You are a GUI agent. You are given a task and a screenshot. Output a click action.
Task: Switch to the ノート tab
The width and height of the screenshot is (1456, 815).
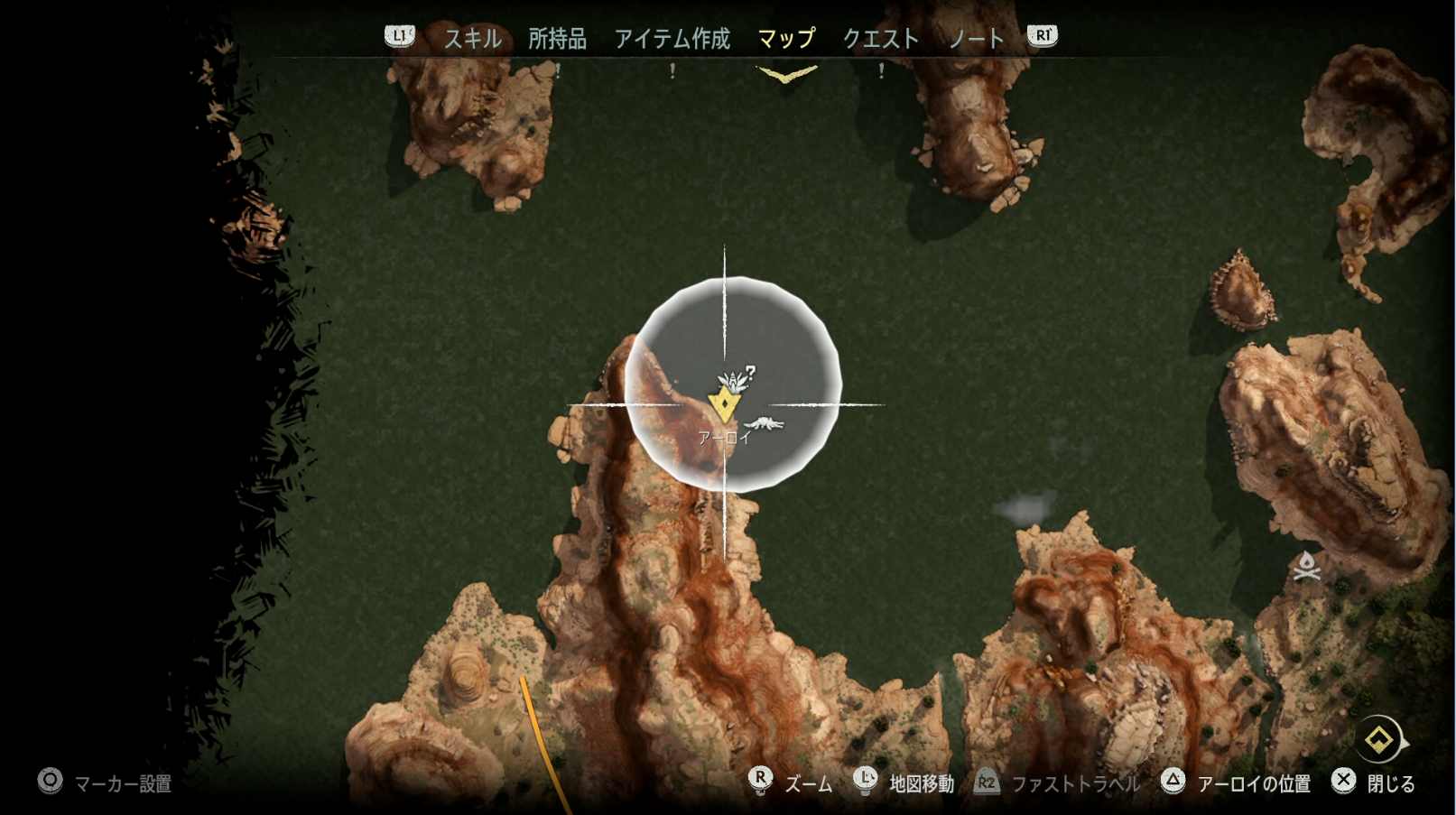point(976,39)
